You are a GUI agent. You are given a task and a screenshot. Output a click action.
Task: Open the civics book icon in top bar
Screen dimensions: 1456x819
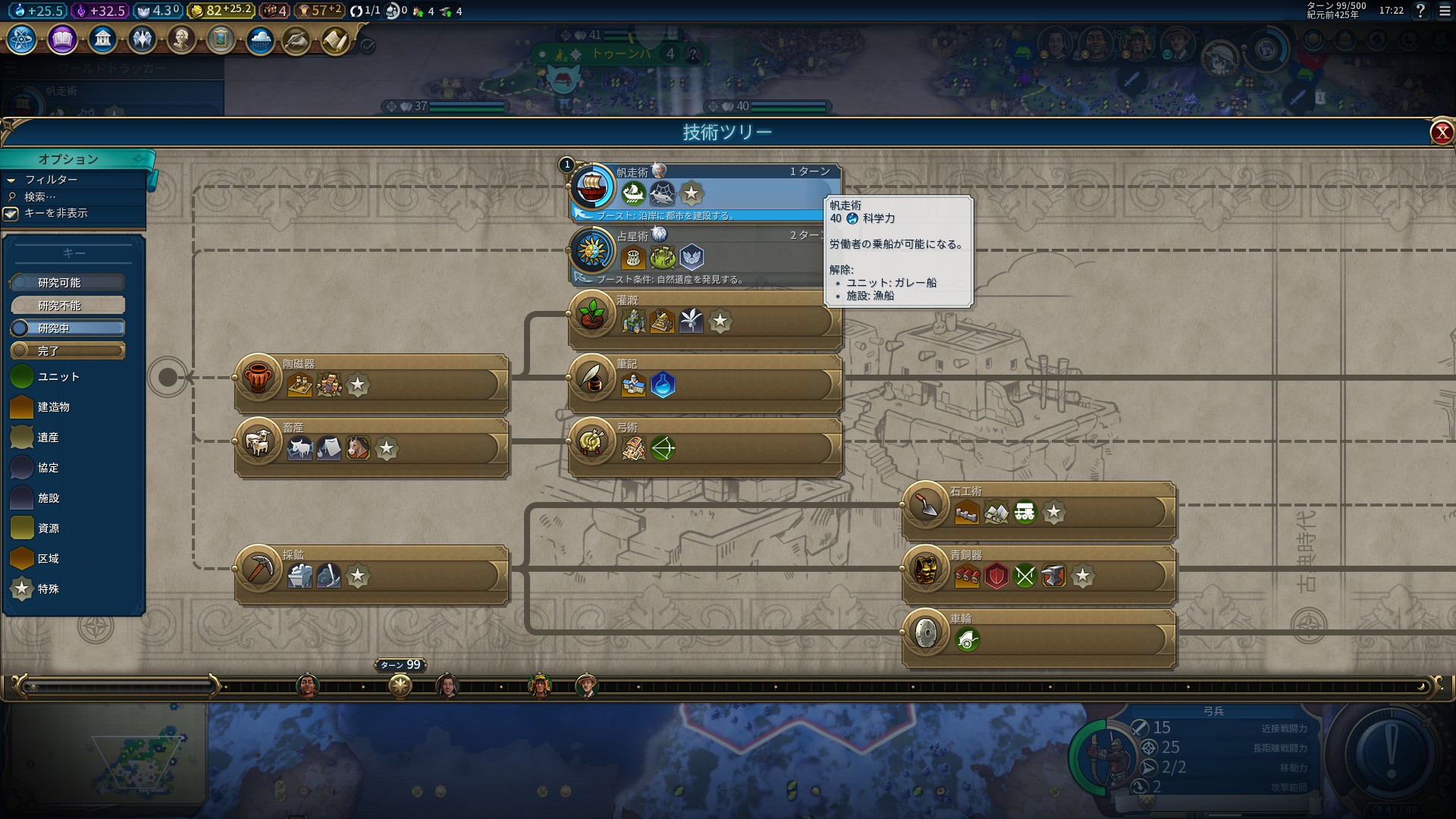pyautogui.click(x=62, y=39)
